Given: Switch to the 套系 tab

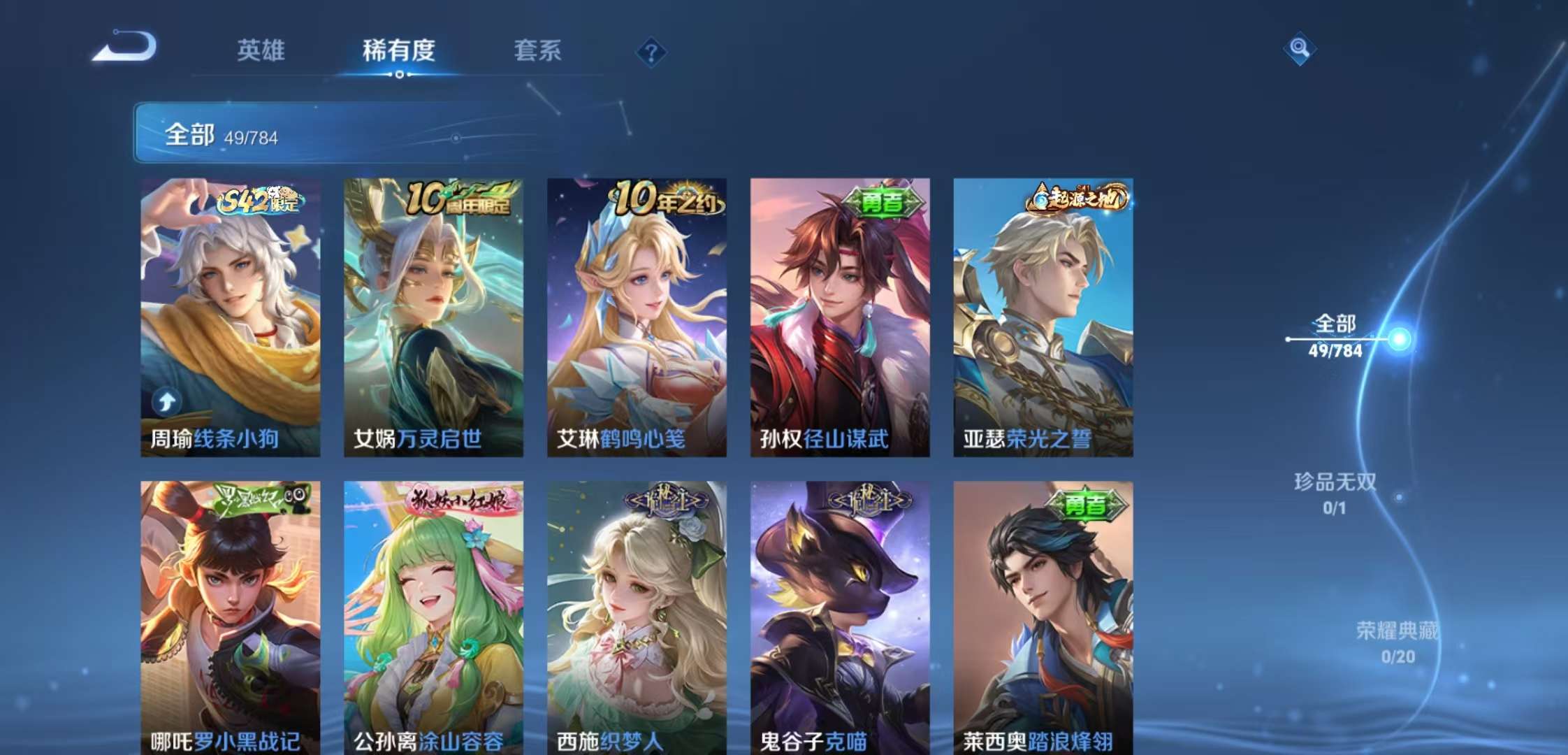Looking at the screenshot, I should click(539, 50).
